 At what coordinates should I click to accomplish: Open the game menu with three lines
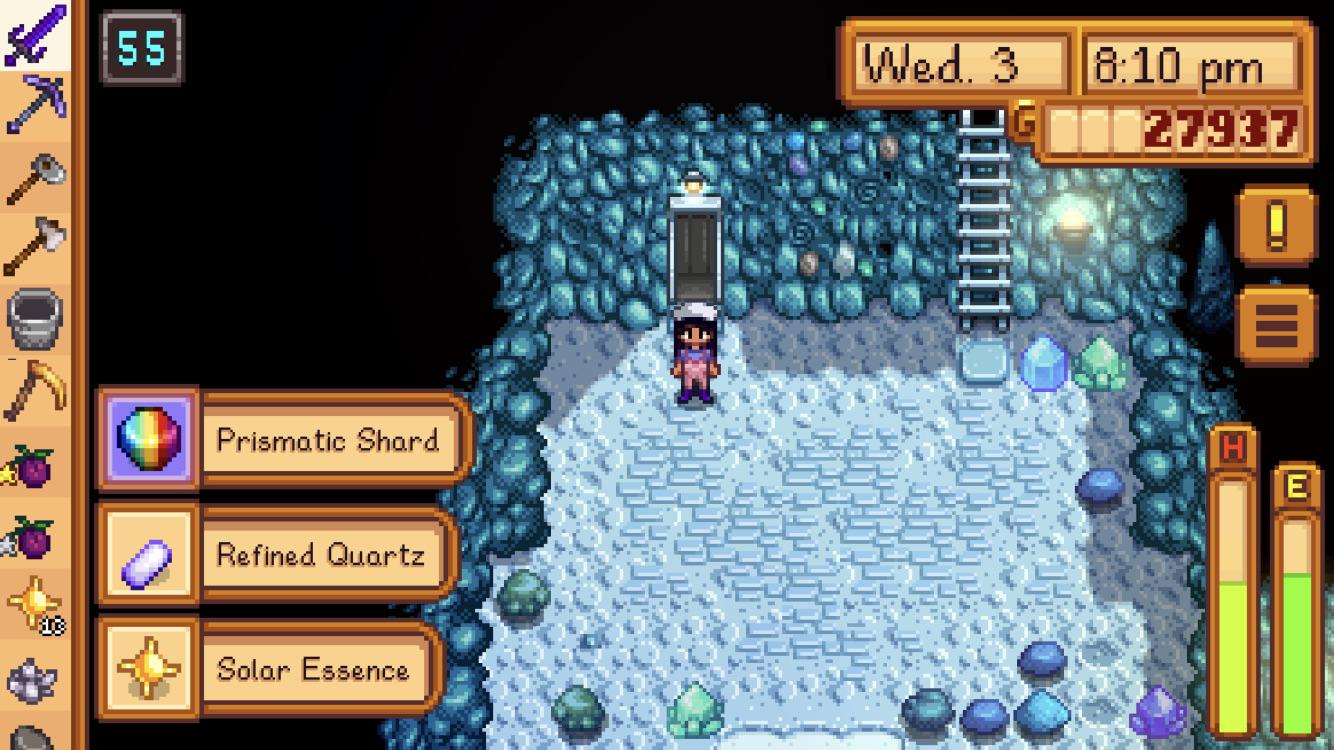(1275, 323)
